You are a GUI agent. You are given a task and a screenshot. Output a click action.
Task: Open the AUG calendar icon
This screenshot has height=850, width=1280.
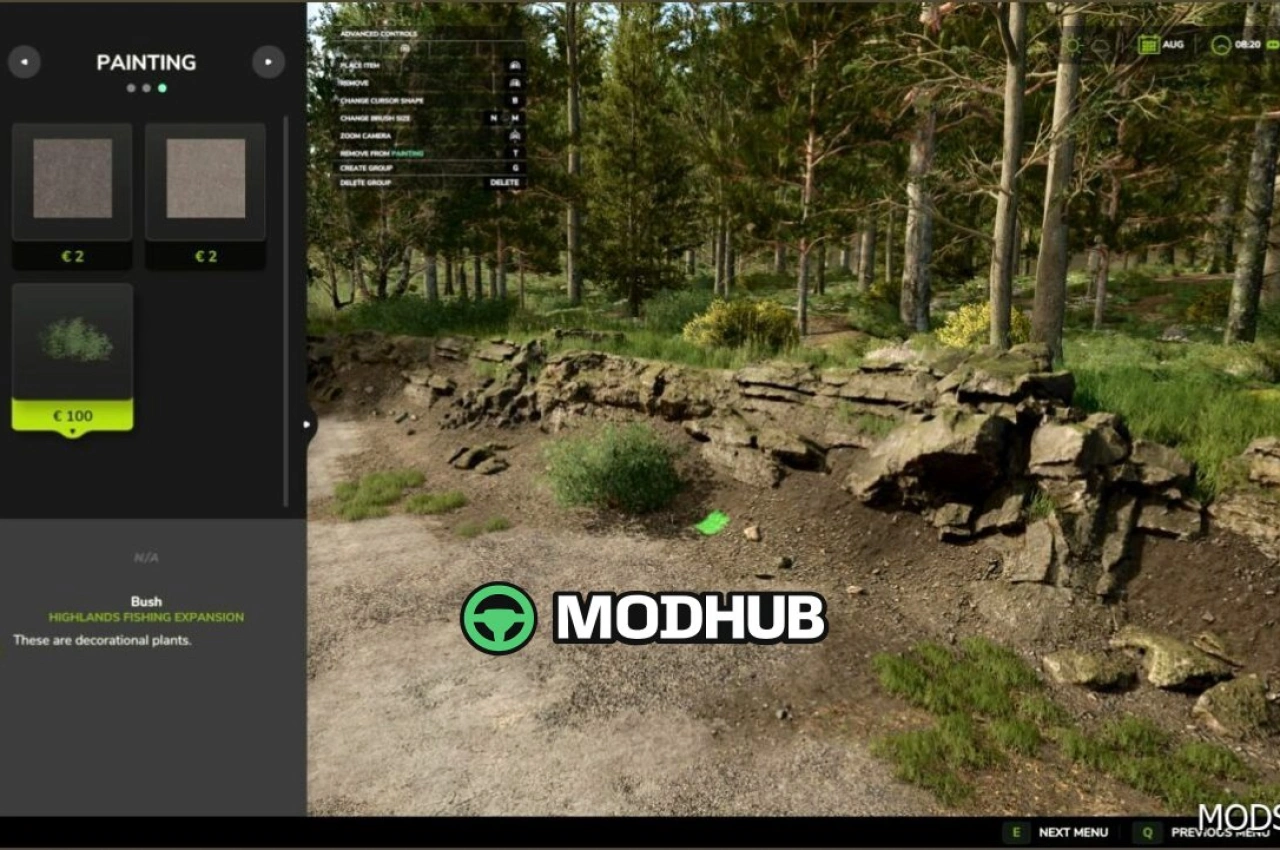[x=1148, y=44]
